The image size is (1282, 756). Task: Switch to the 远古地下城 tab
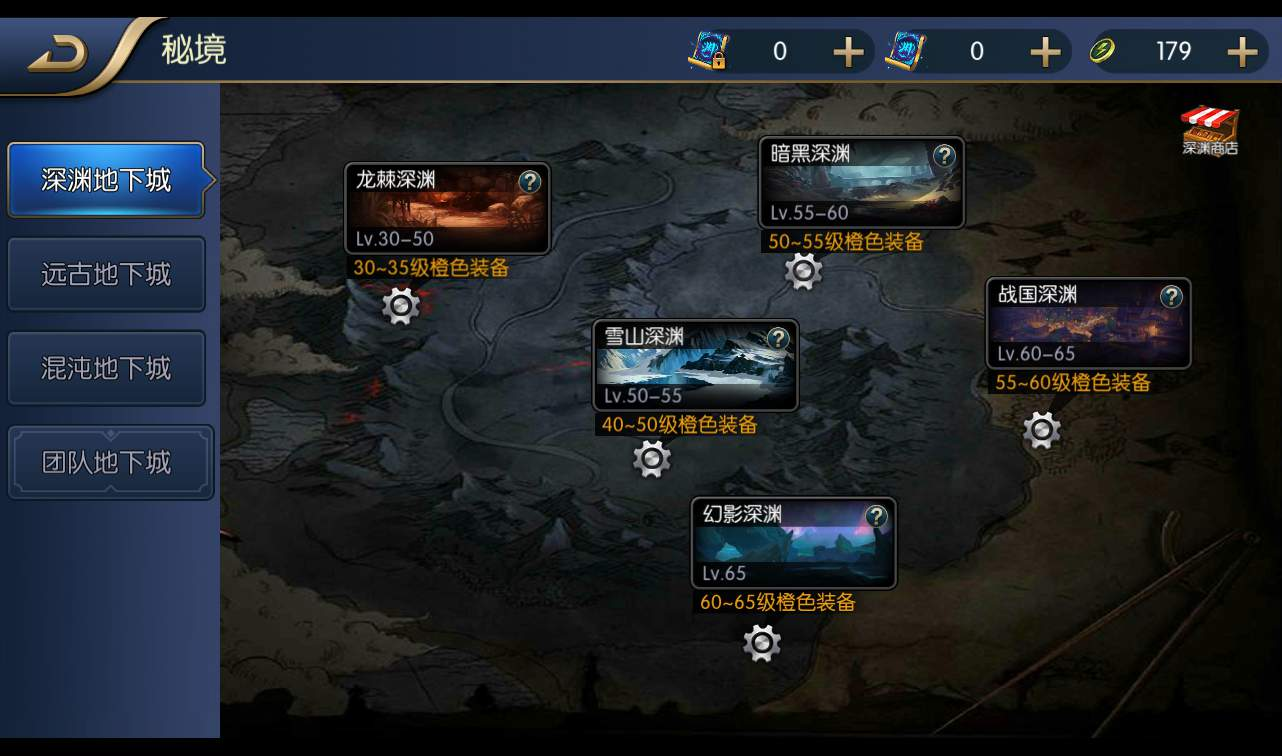coord(106,274)
